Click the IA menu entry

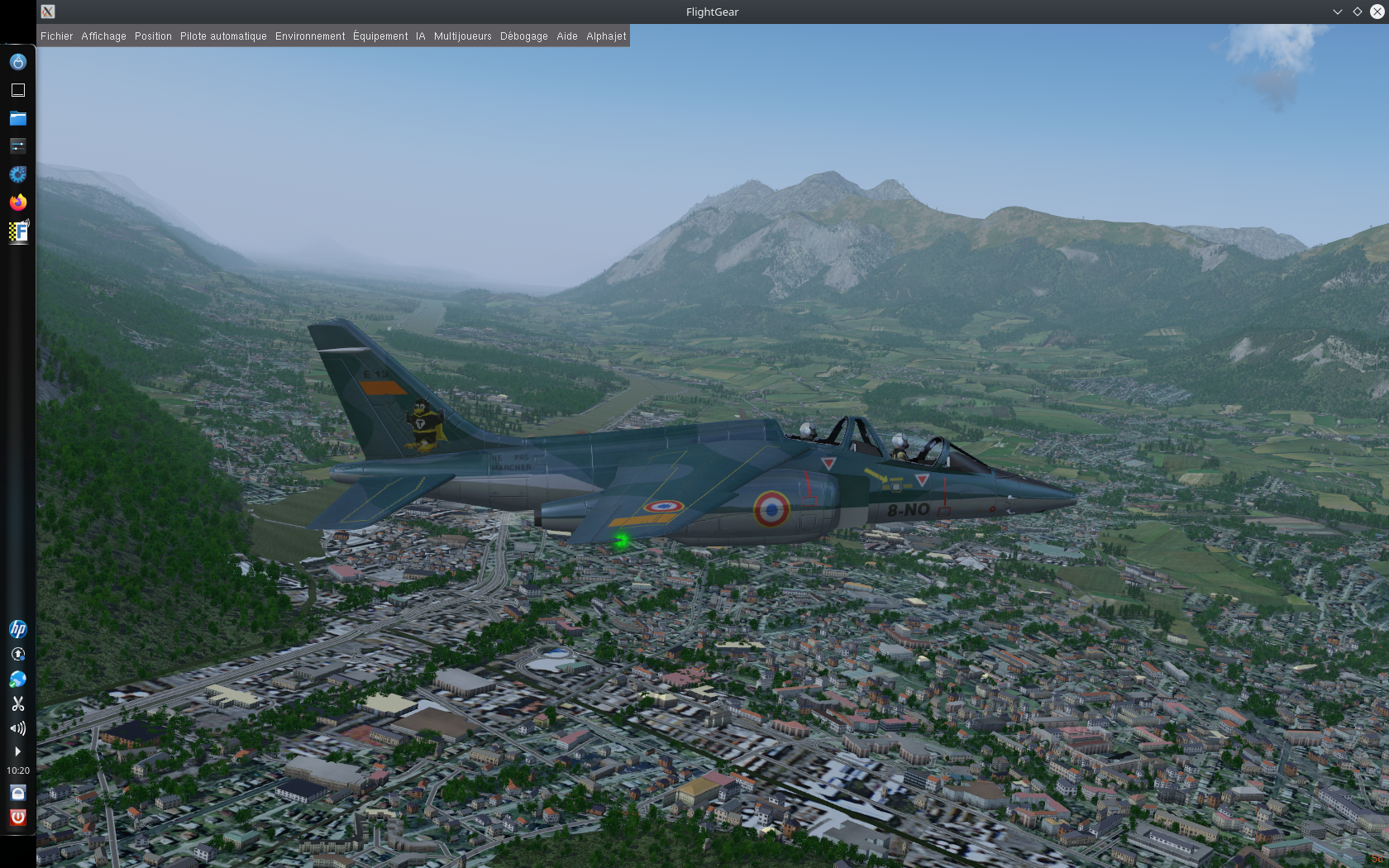[420, 36]
